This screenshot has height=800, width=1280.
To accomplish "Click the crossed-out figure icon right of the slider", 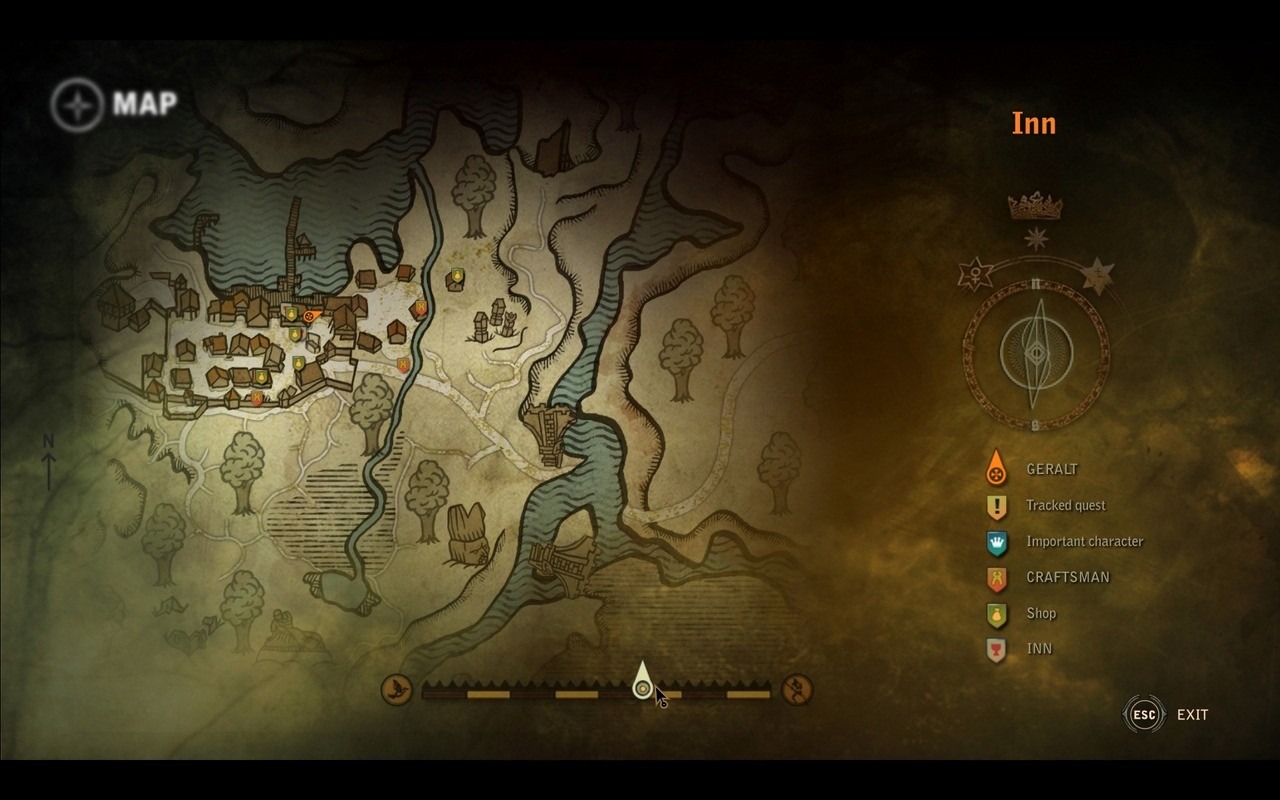I will coord(797,689).
